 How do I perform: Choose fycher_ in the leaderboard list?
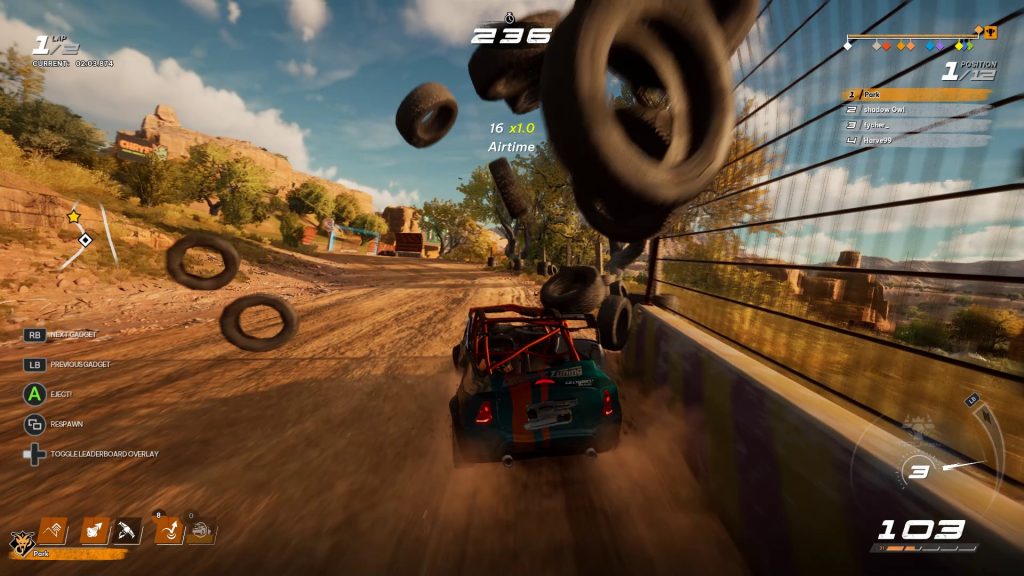pos(916,125)
